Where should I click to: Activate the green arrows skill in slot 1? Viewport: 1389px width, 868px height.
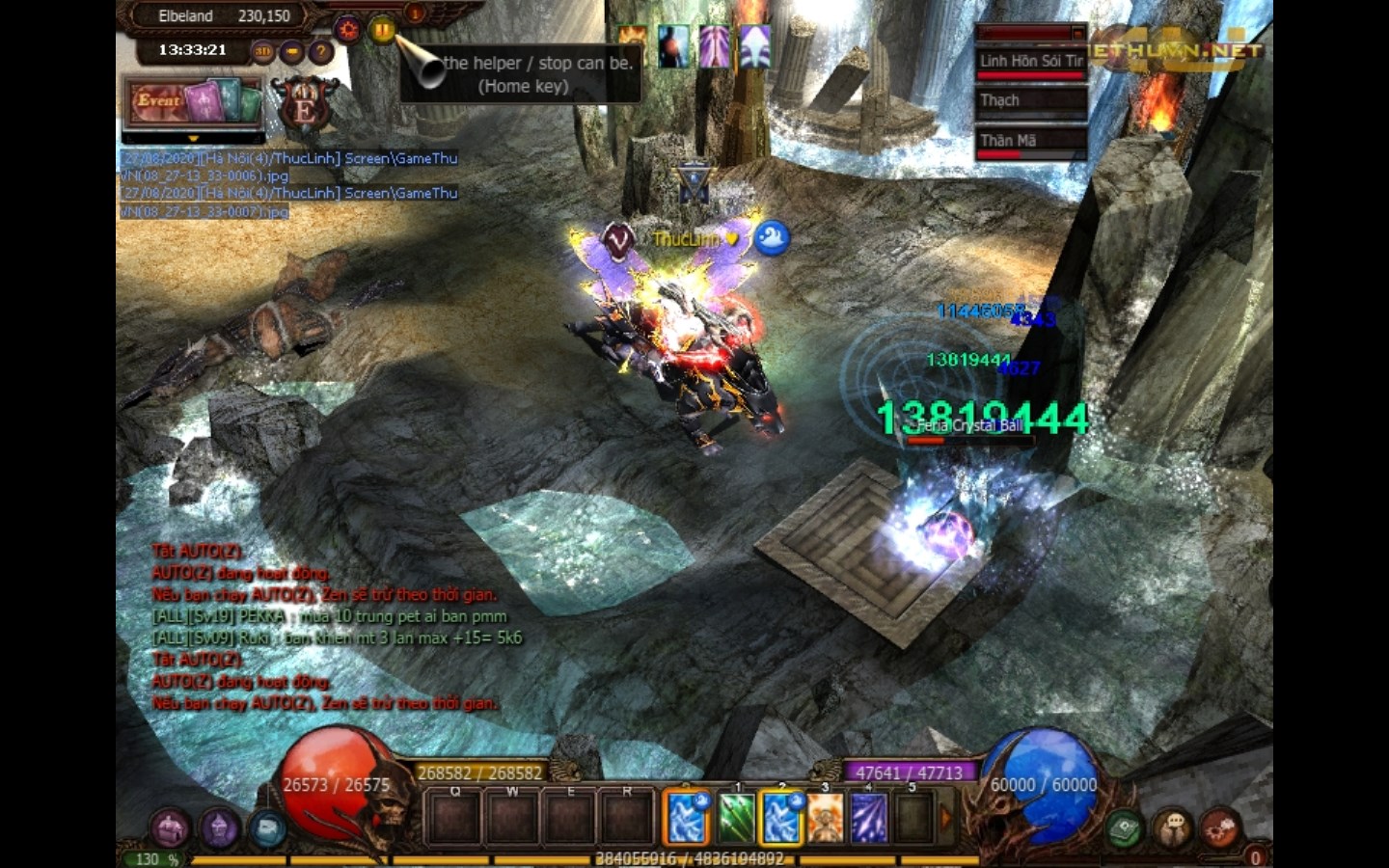click(737, 818)
